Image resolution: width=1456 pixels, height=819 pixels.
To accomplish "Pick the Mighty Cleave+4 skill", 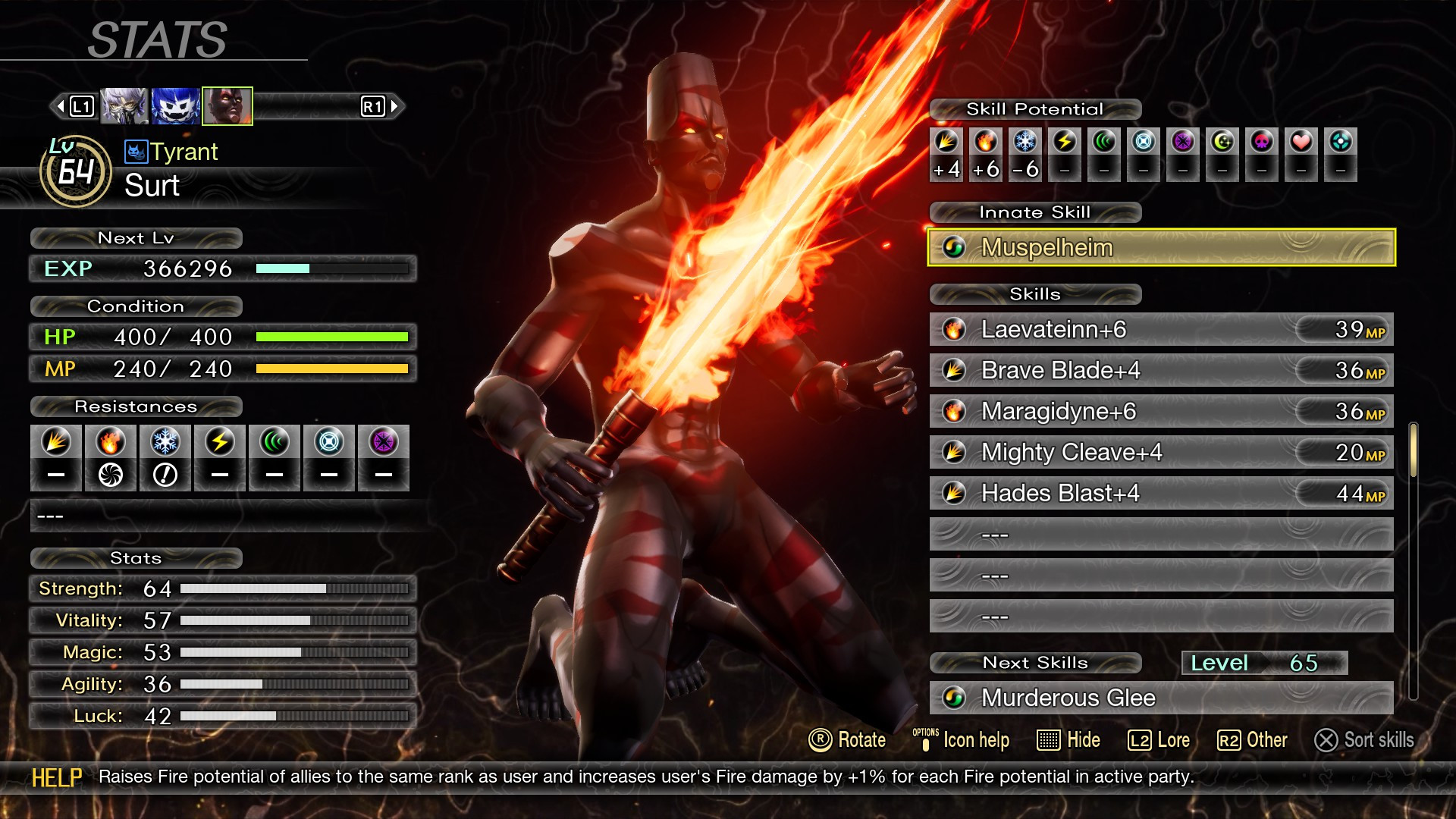I will [x=1160, y=452].
